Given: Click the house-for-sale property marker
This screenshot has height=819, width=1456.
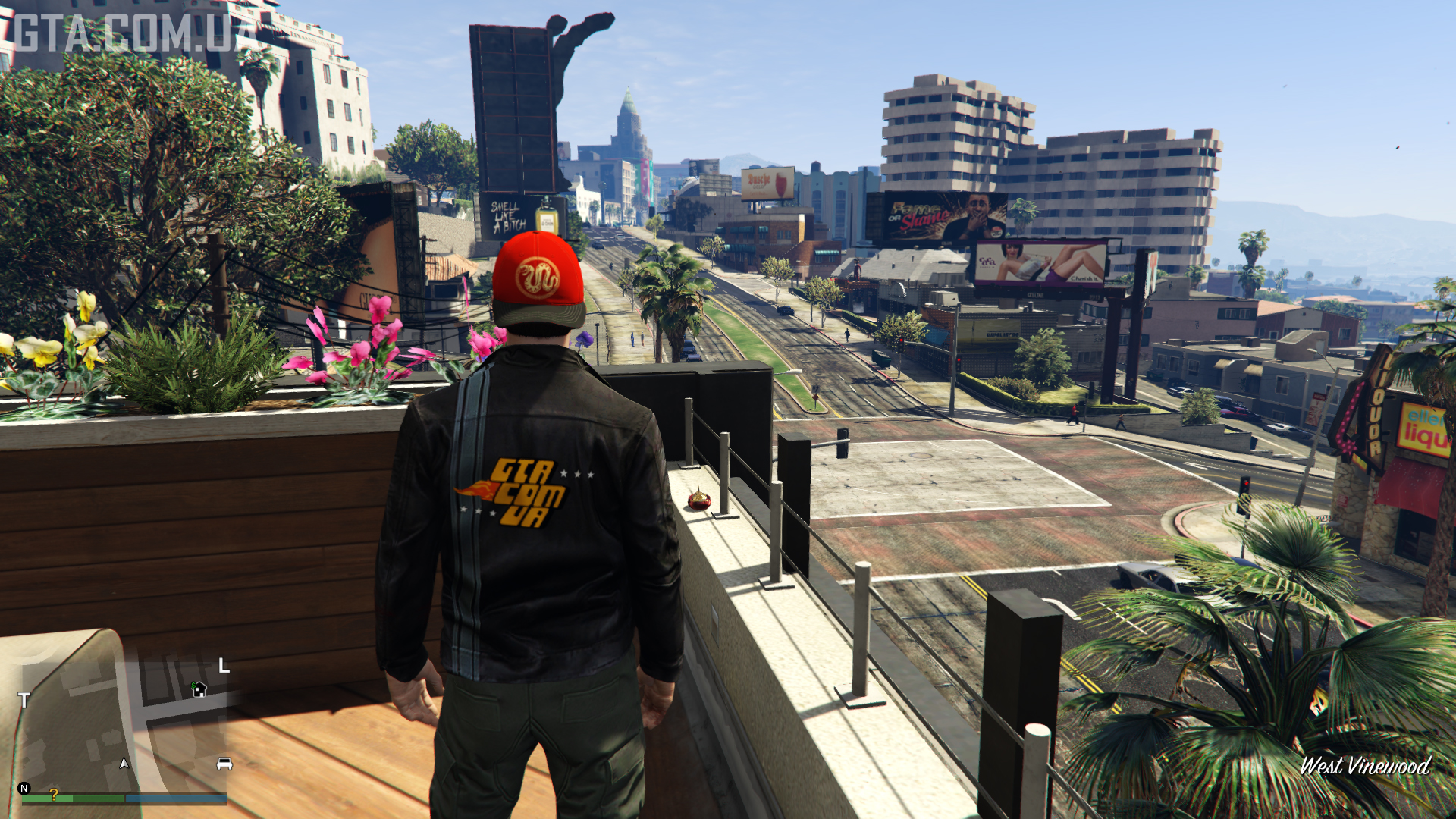Looking at the screenshot, I should (199, 689).
